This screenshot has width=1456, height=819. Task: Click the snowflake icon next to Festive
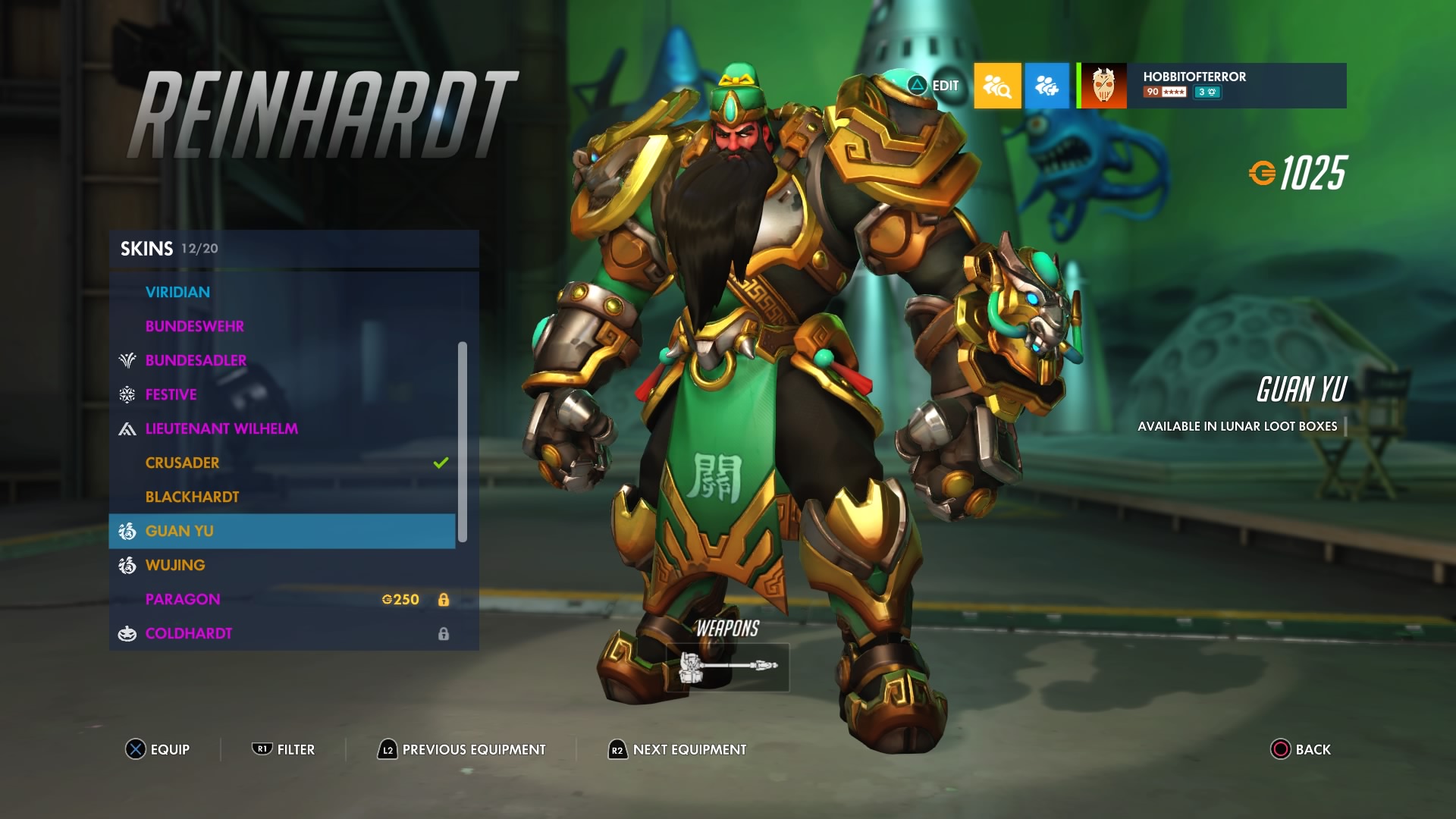coord(126,394)
